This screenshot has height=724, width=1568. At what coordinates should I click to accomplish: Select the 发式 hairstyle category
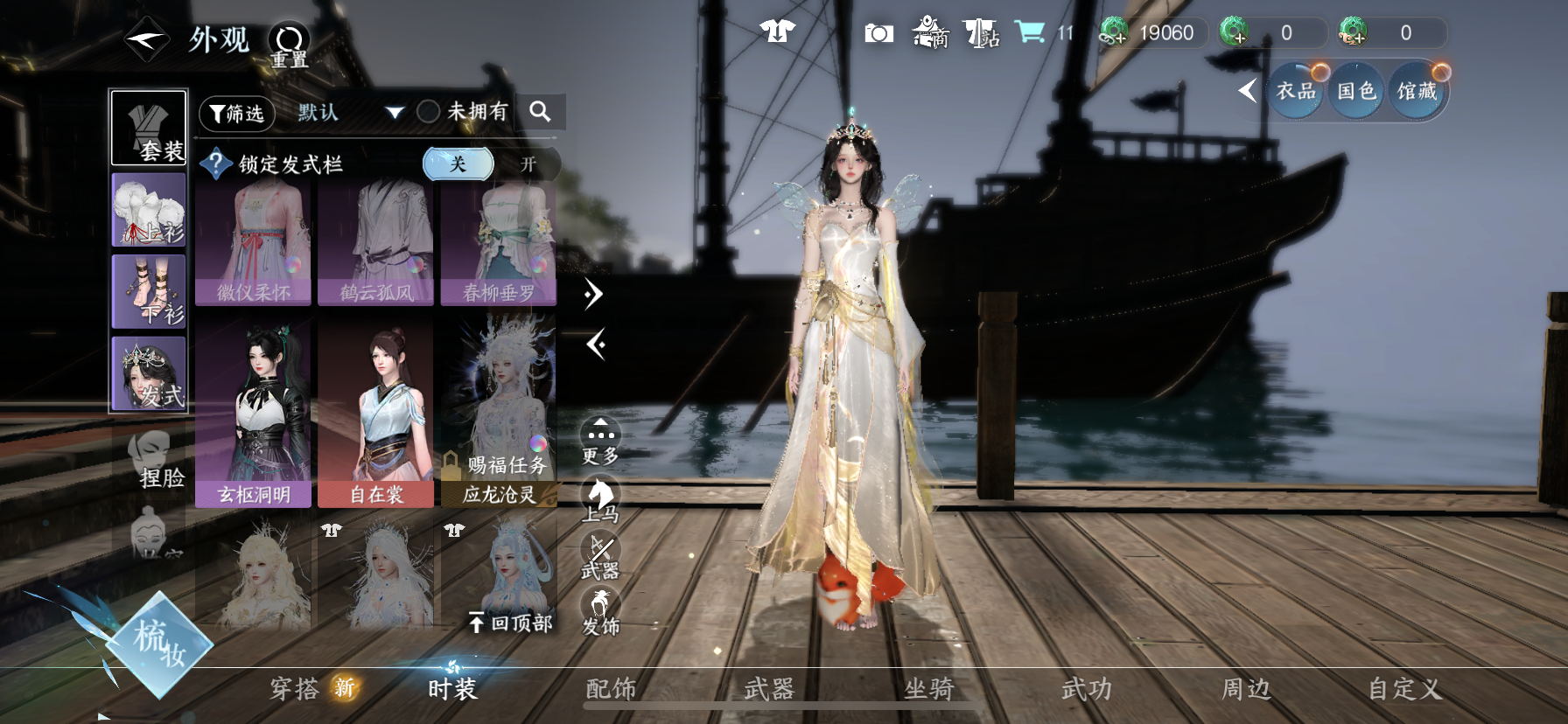(x=149, y=373)
